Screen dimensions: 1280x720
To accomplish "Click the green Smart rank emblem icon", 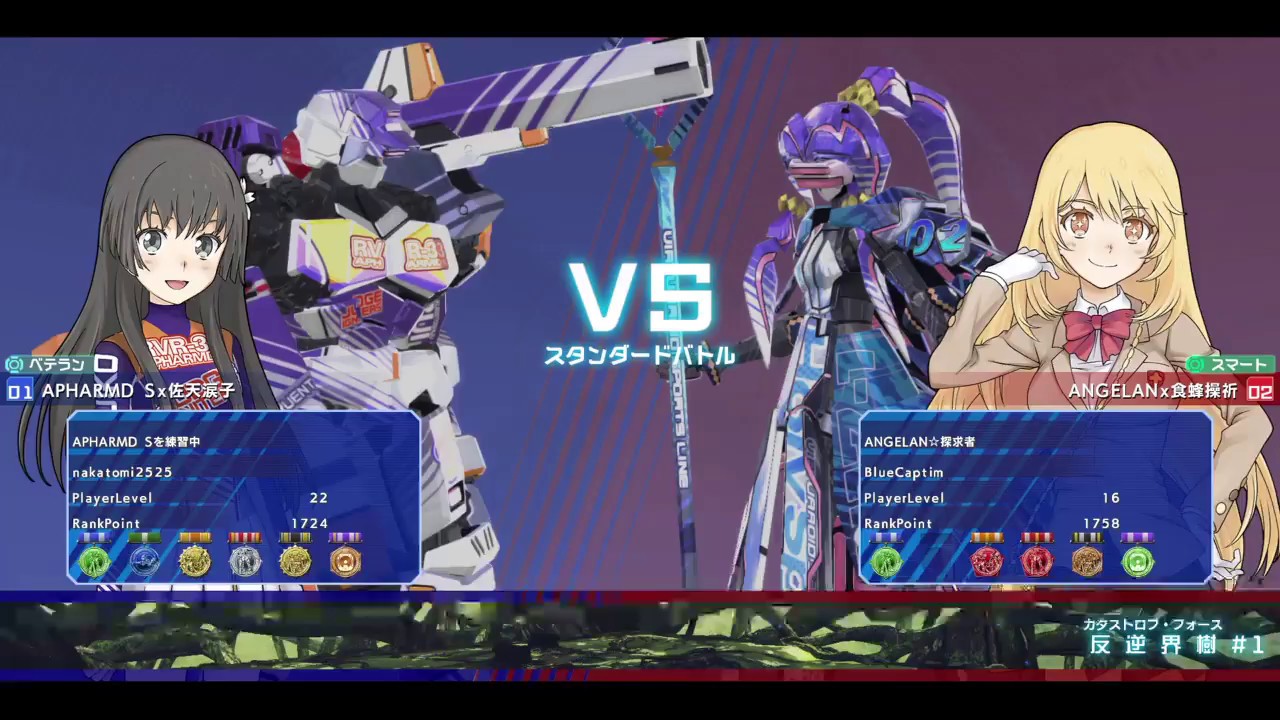I will point(1196,365).
